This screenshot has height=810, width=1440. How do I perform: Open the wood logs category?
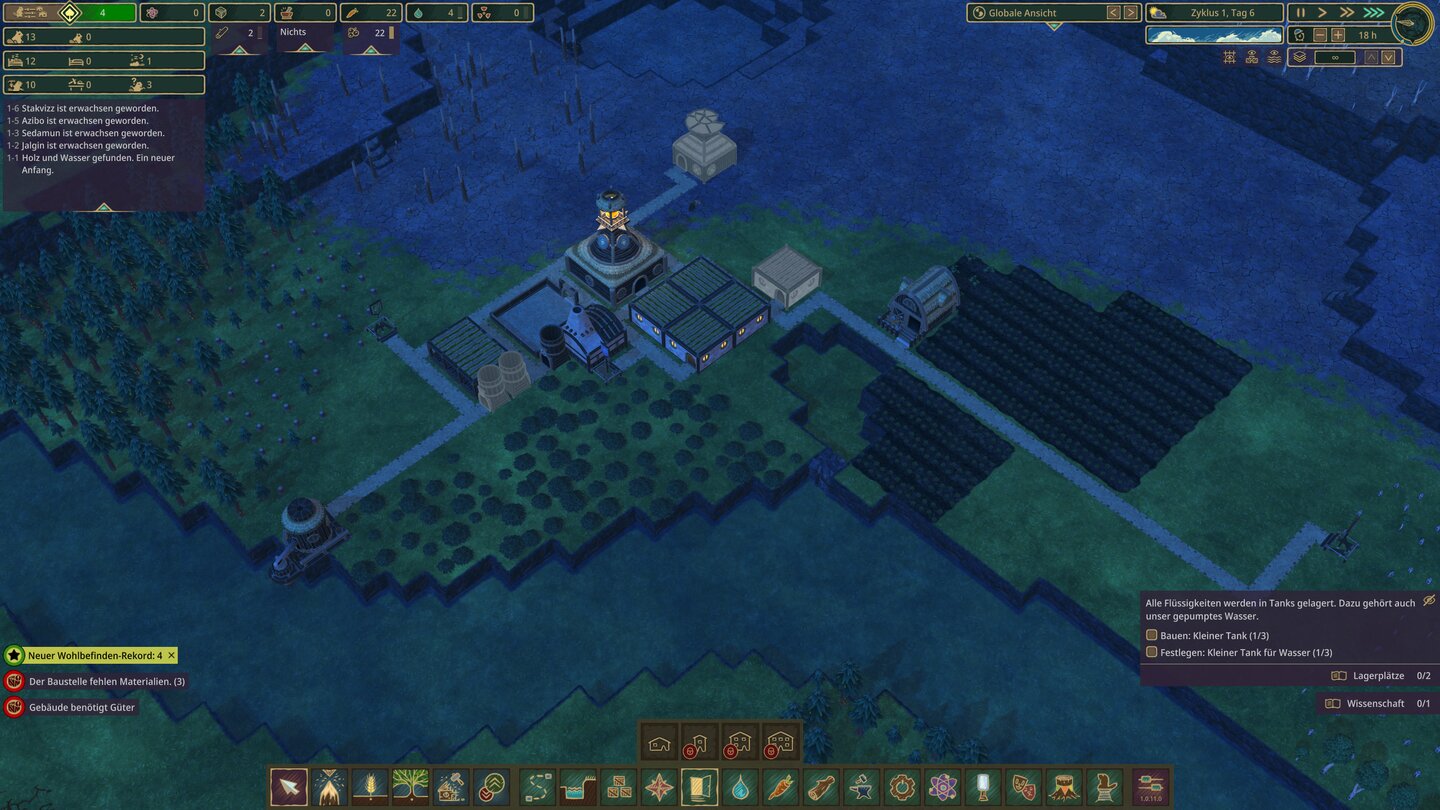coord(821,787)
